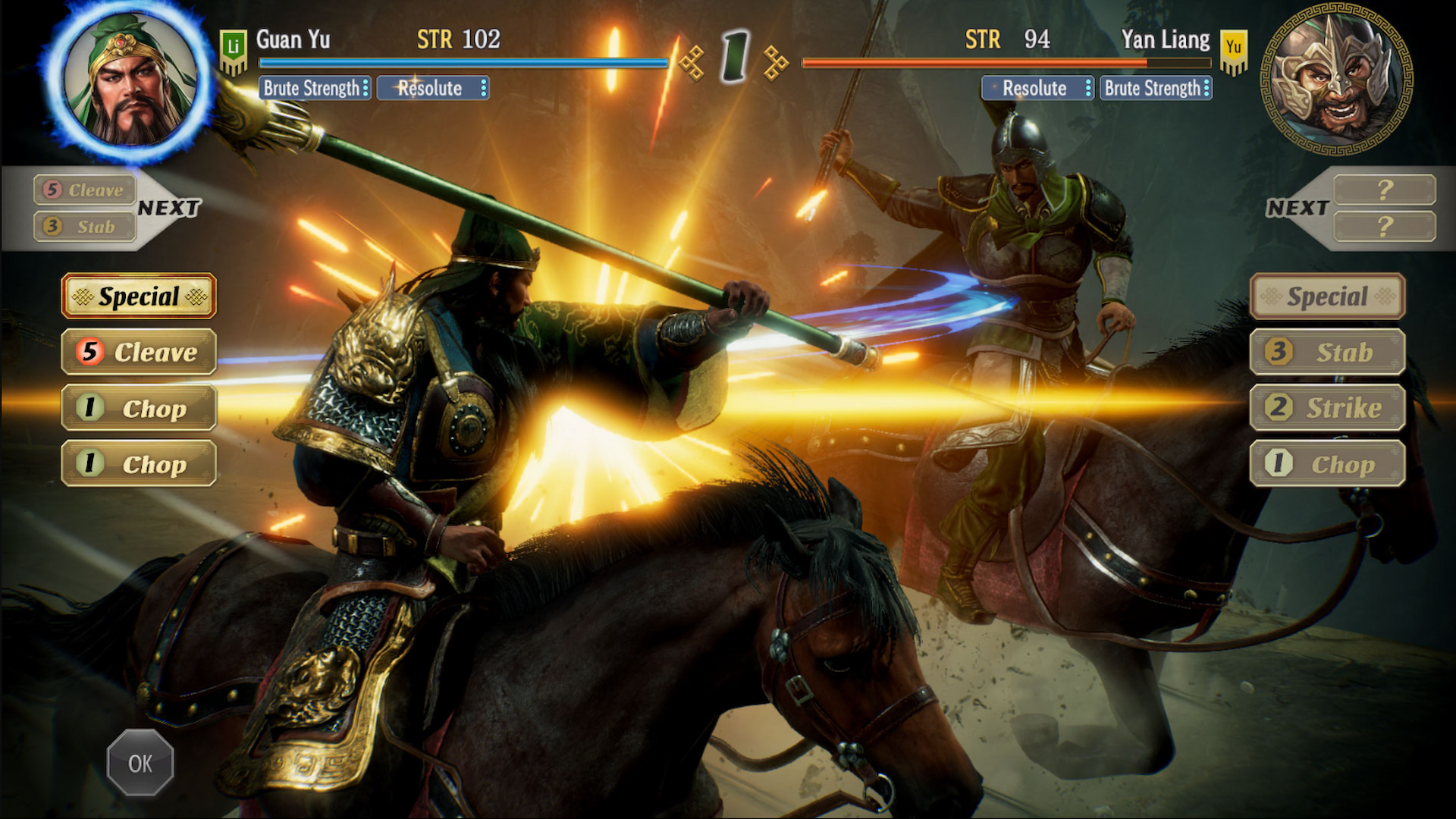Expand the Stab entry in Guan Yu's NEXT queue
Viewport: 1456px width, 819px height.
coord(83,227)
